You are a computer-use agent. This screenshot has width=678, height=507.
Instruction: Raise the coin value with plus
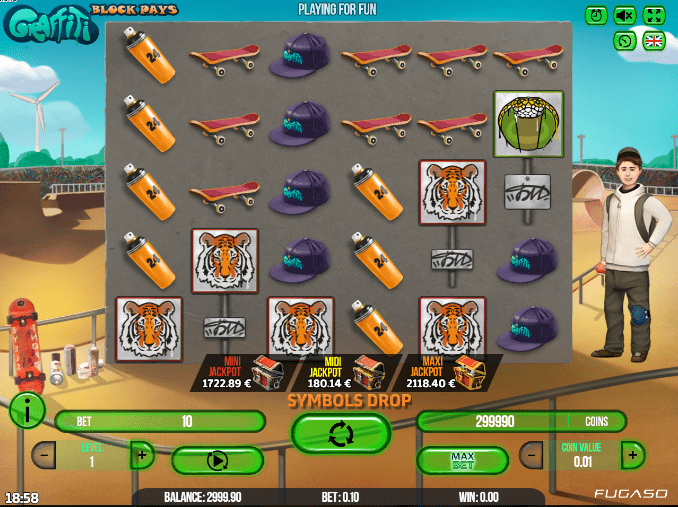[x=632, y=455]
